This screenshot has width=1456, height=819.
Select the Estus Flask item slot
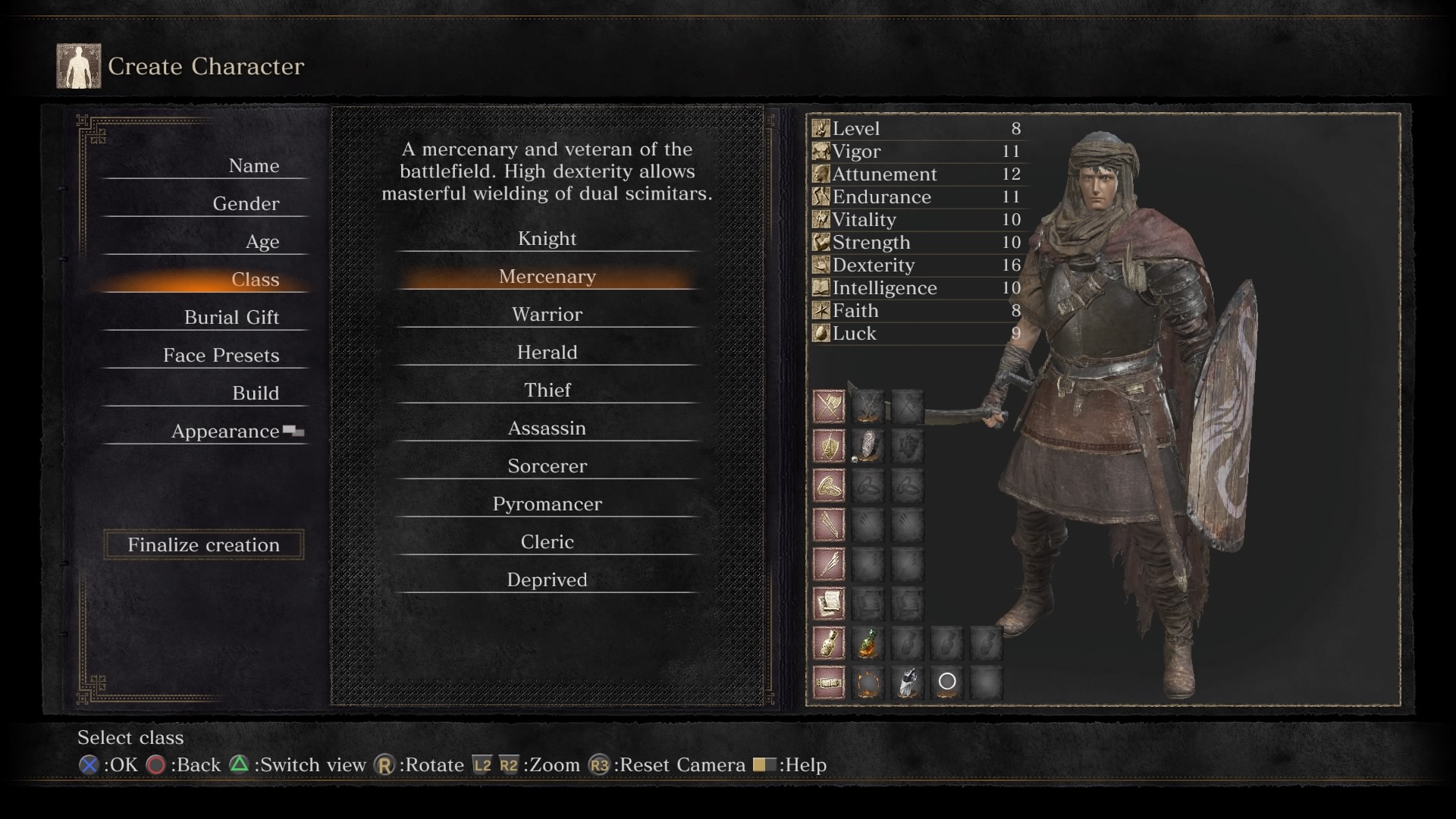click(x=868, y=643)
